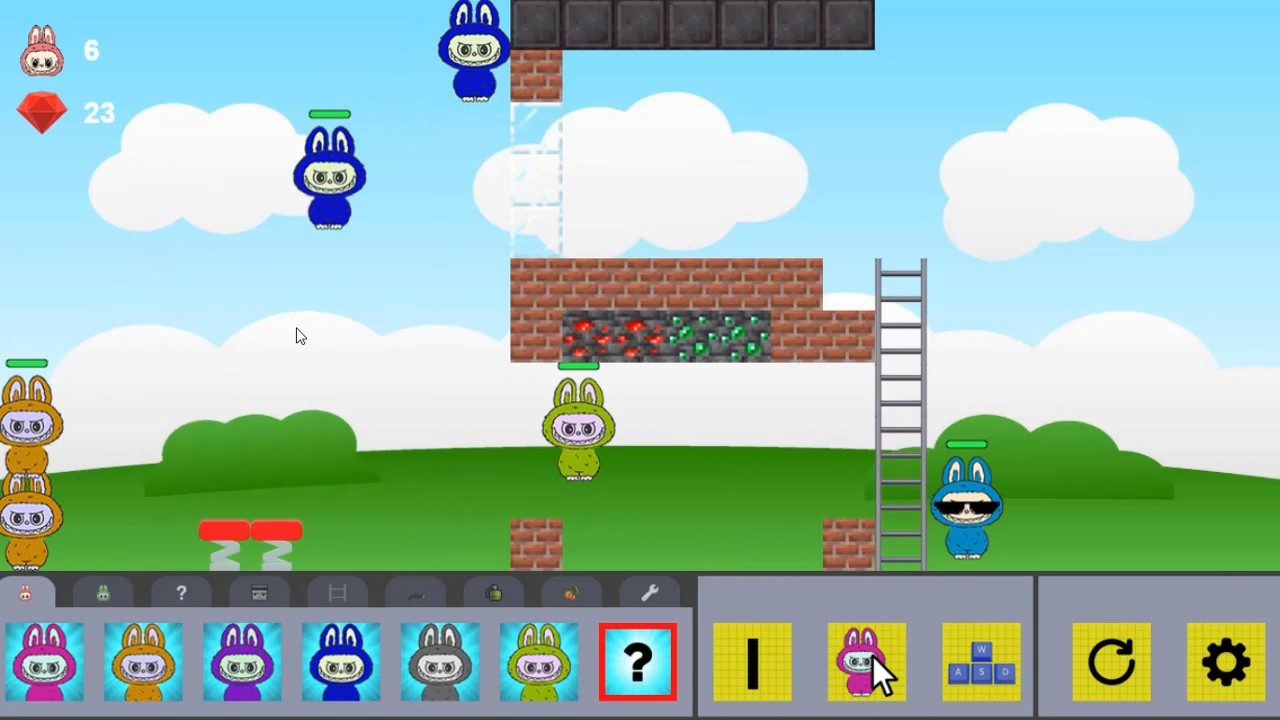The height and width of the screenshot is (720, 1280).
Task: Select the grenade category tab
Action: [492, 592]
